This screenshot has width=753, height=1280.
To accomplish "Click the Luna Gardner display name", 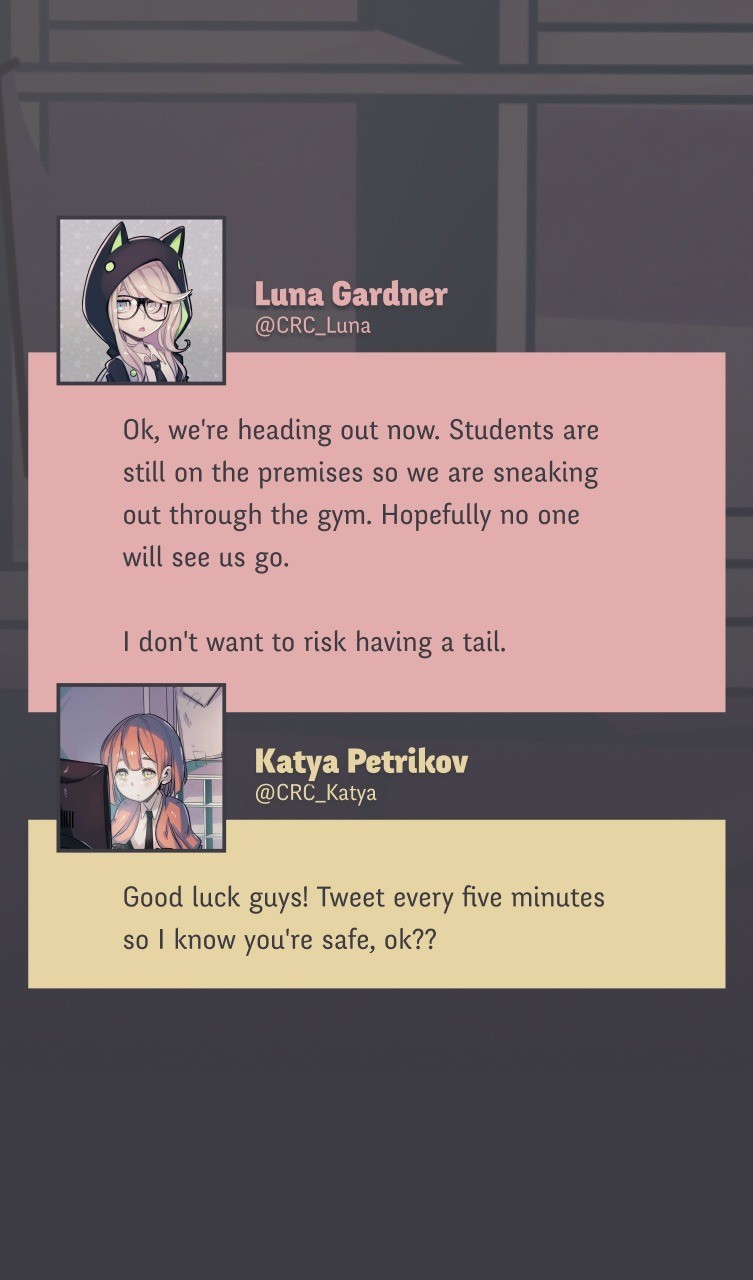I will tap(350, 294).
